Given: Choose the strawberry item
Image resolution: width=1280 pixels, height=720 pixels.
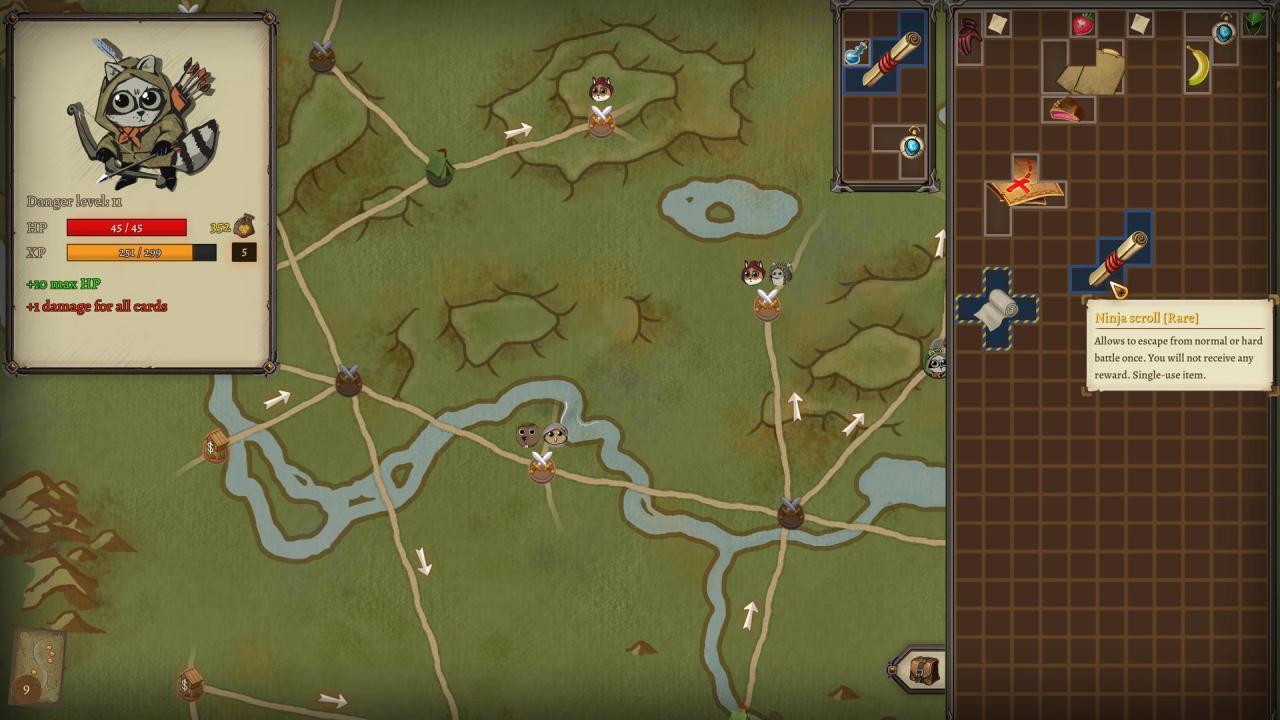Looking at the screenshot, I should pos(1082,24).
